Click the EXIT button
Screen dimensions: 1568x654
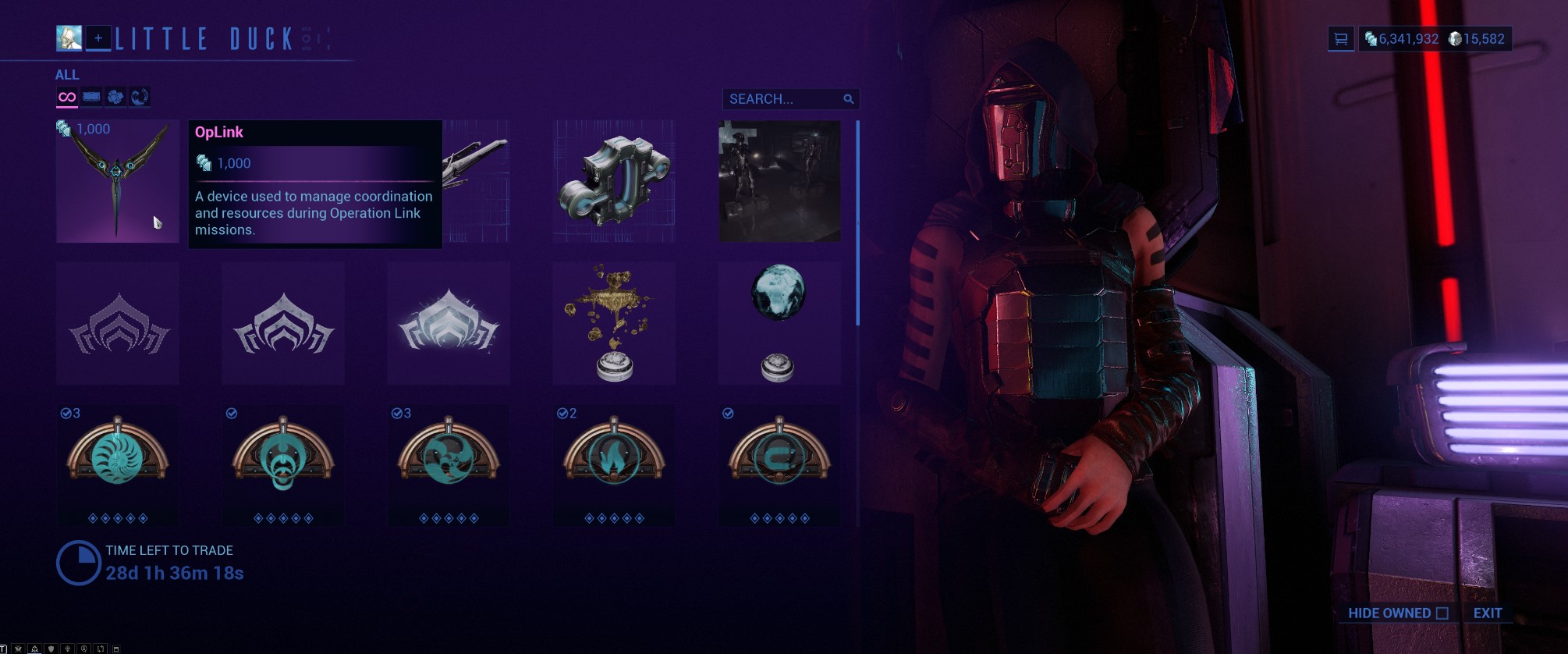(x=1486, y=613)
